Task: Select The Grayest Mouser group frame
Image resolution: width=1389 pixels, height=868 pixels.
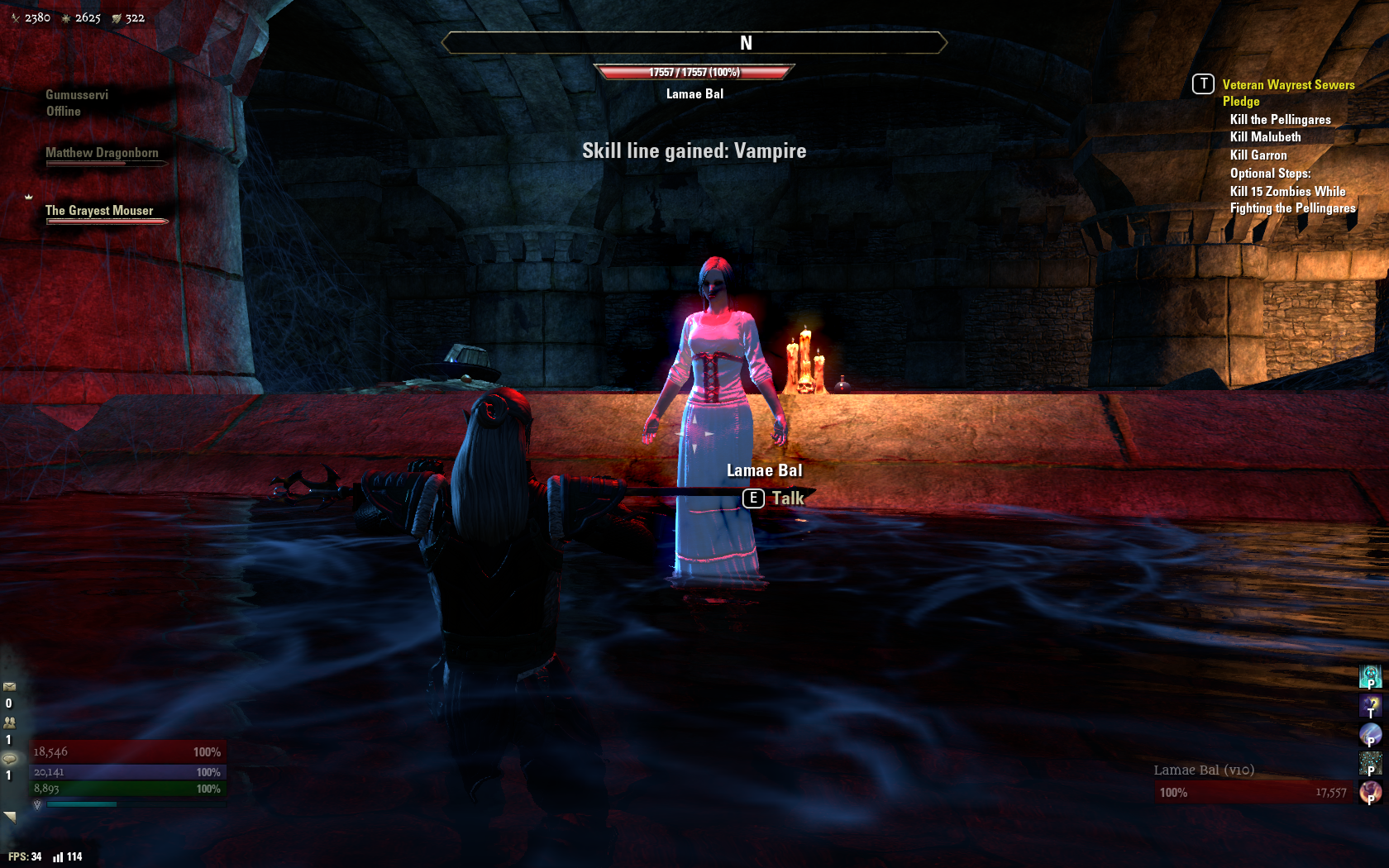Action: click(99, 212)
